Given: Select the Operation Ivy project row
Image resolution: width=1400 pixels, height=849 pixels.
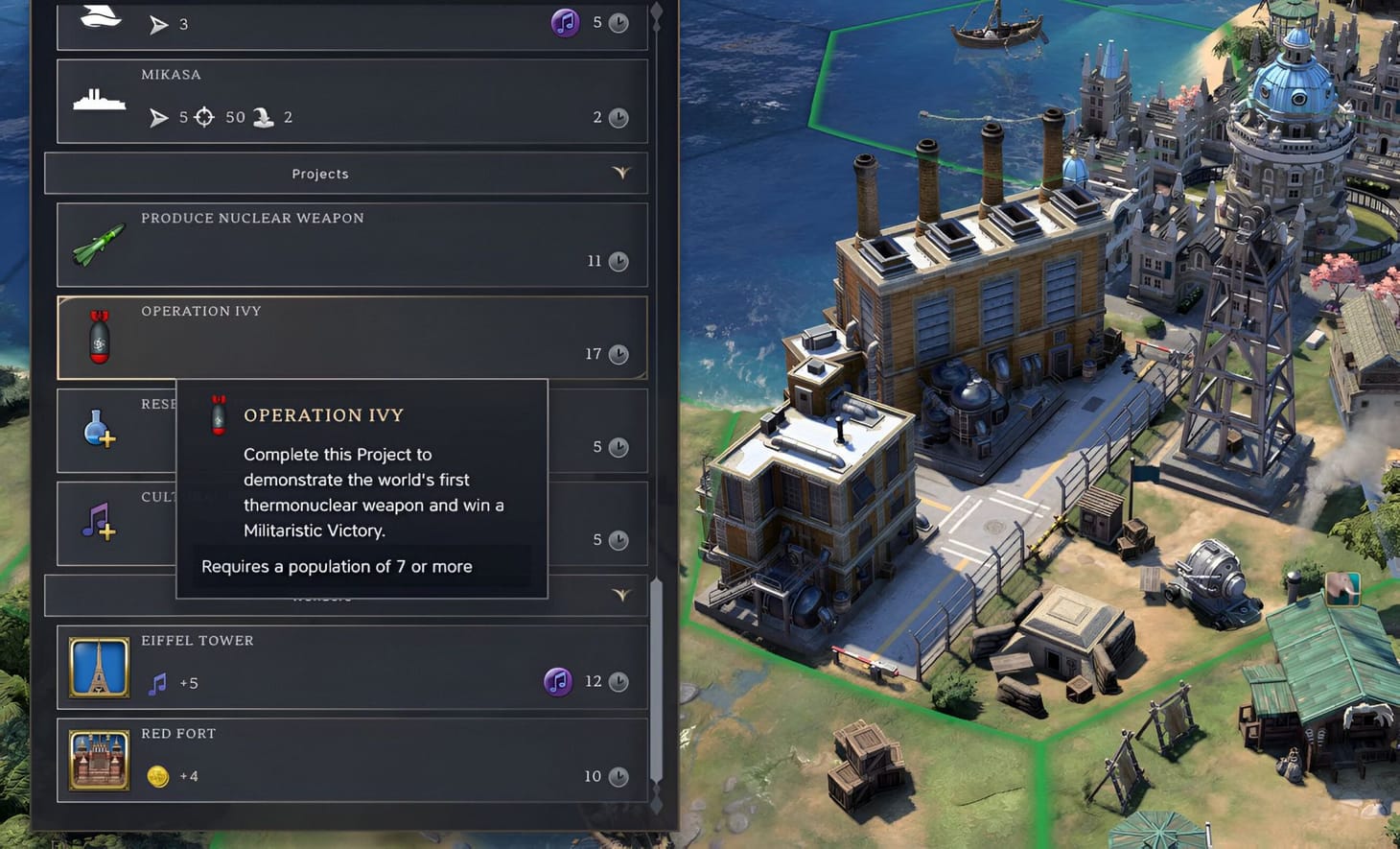Looking at the screenshot, I should (x=384, y=338).
